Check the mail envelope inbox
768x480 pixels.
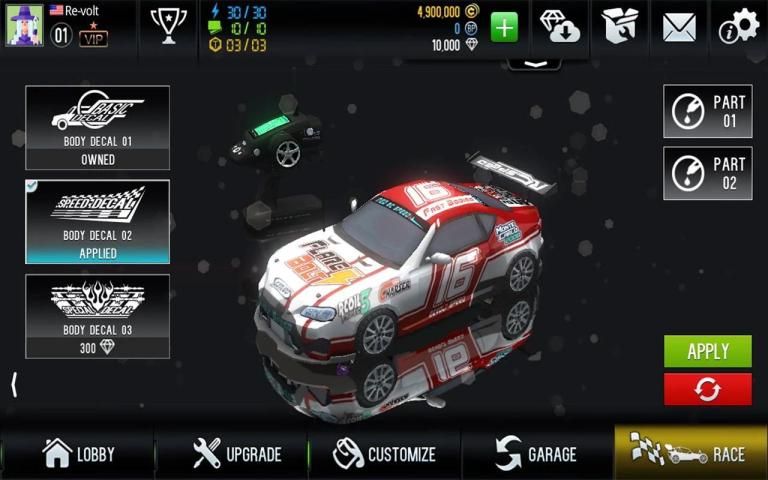(679, 26)
